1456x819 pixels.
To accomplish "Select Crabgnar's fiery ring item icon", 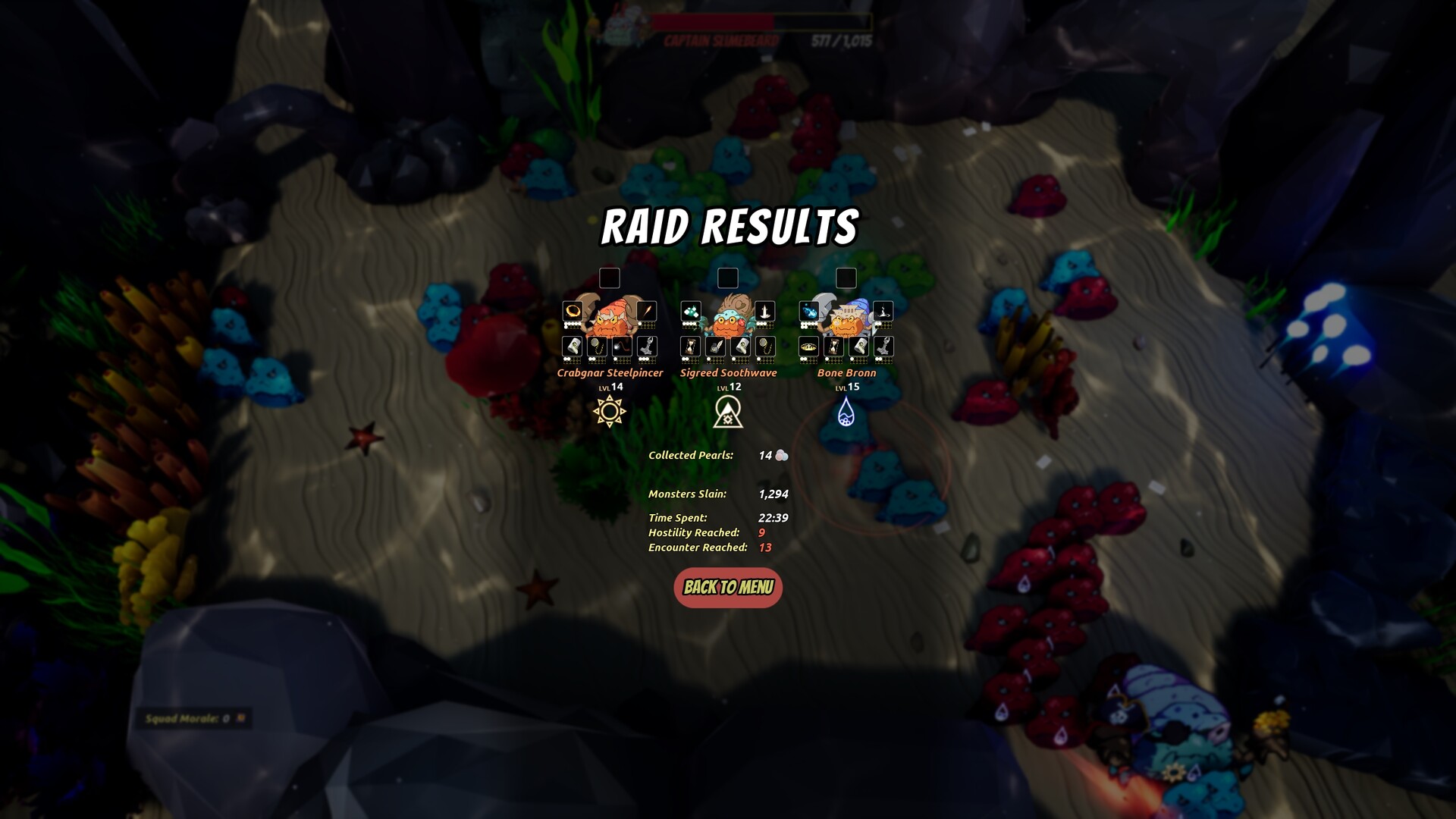I will (572, 312).
